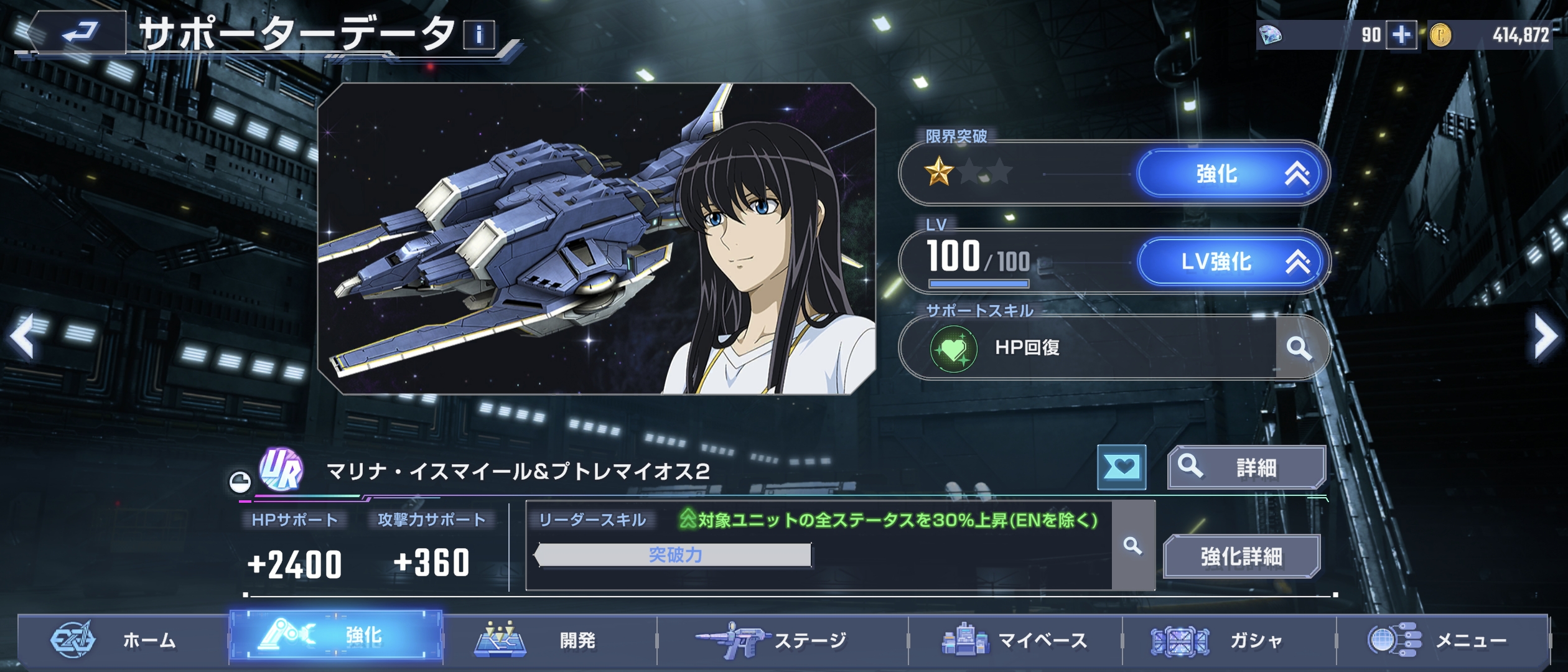Screen dimensions: 1568x672
Task: Inspect the HP回復 support skill magnifier
Action: [x=1299, y=348]
